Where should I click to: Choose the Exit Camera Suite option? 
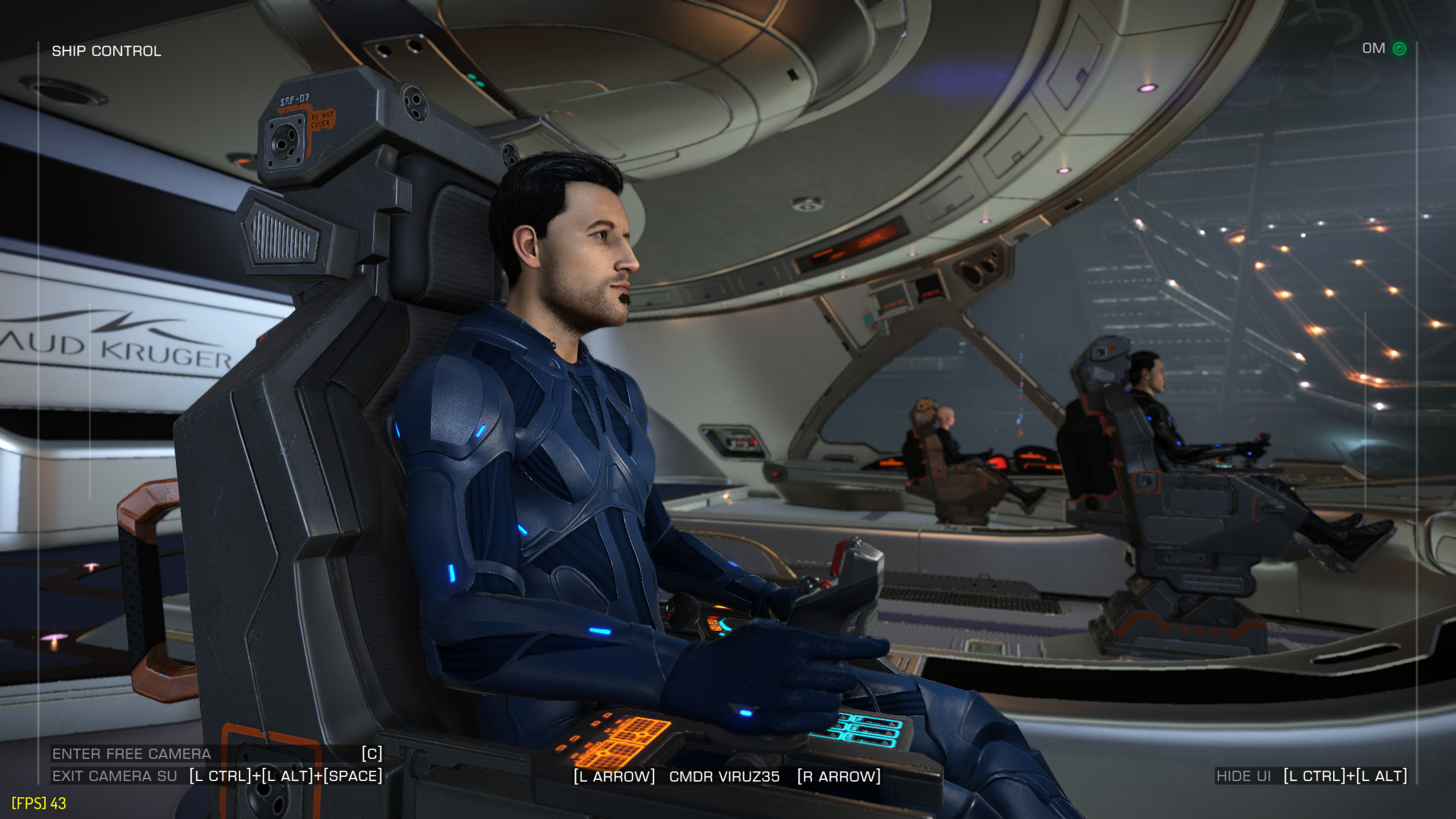point(115,776)
